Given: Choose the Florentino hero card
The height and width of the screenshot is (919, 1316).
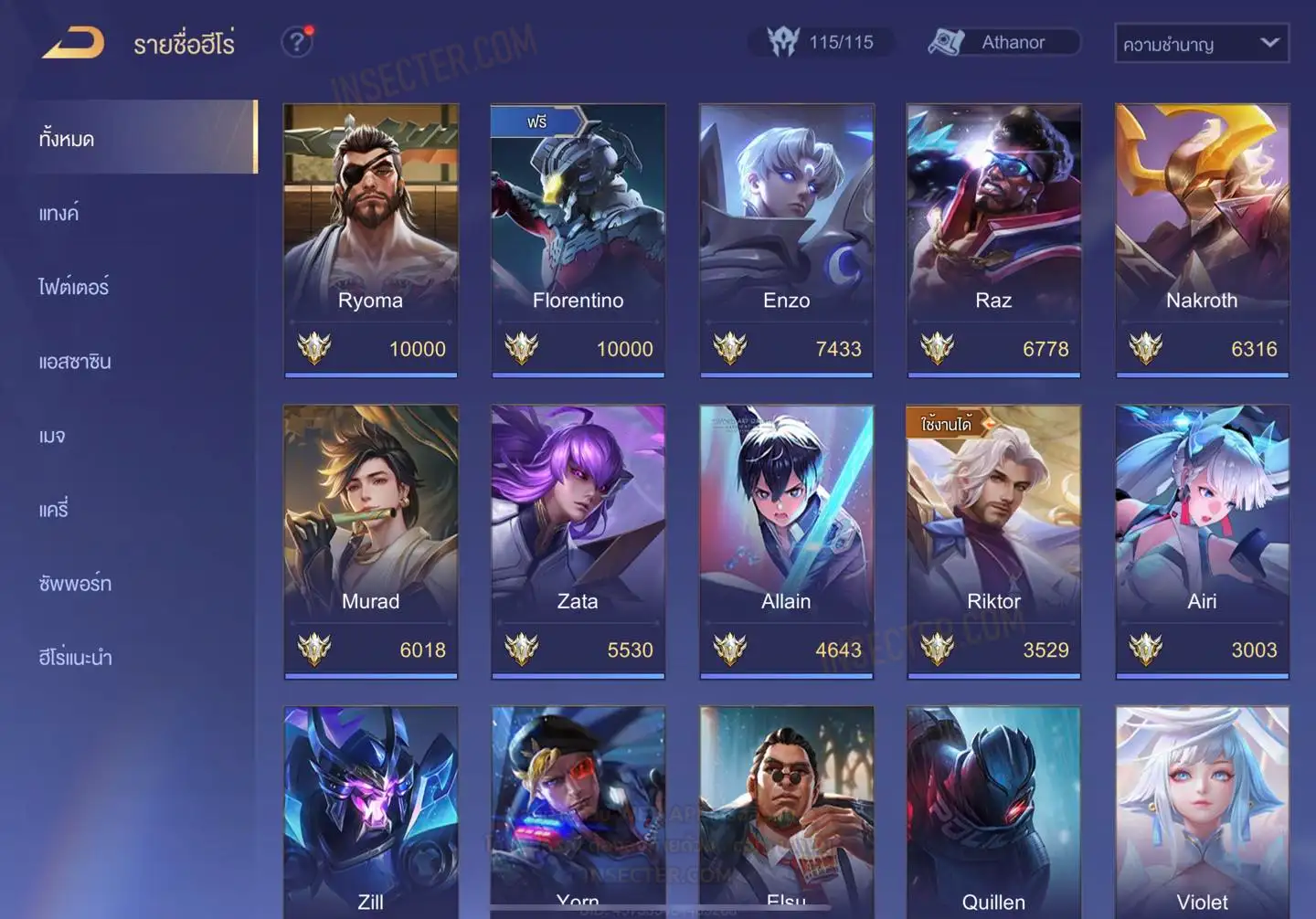Looking at the screenshot, I should pyautogui.click(x=578, y=239).
